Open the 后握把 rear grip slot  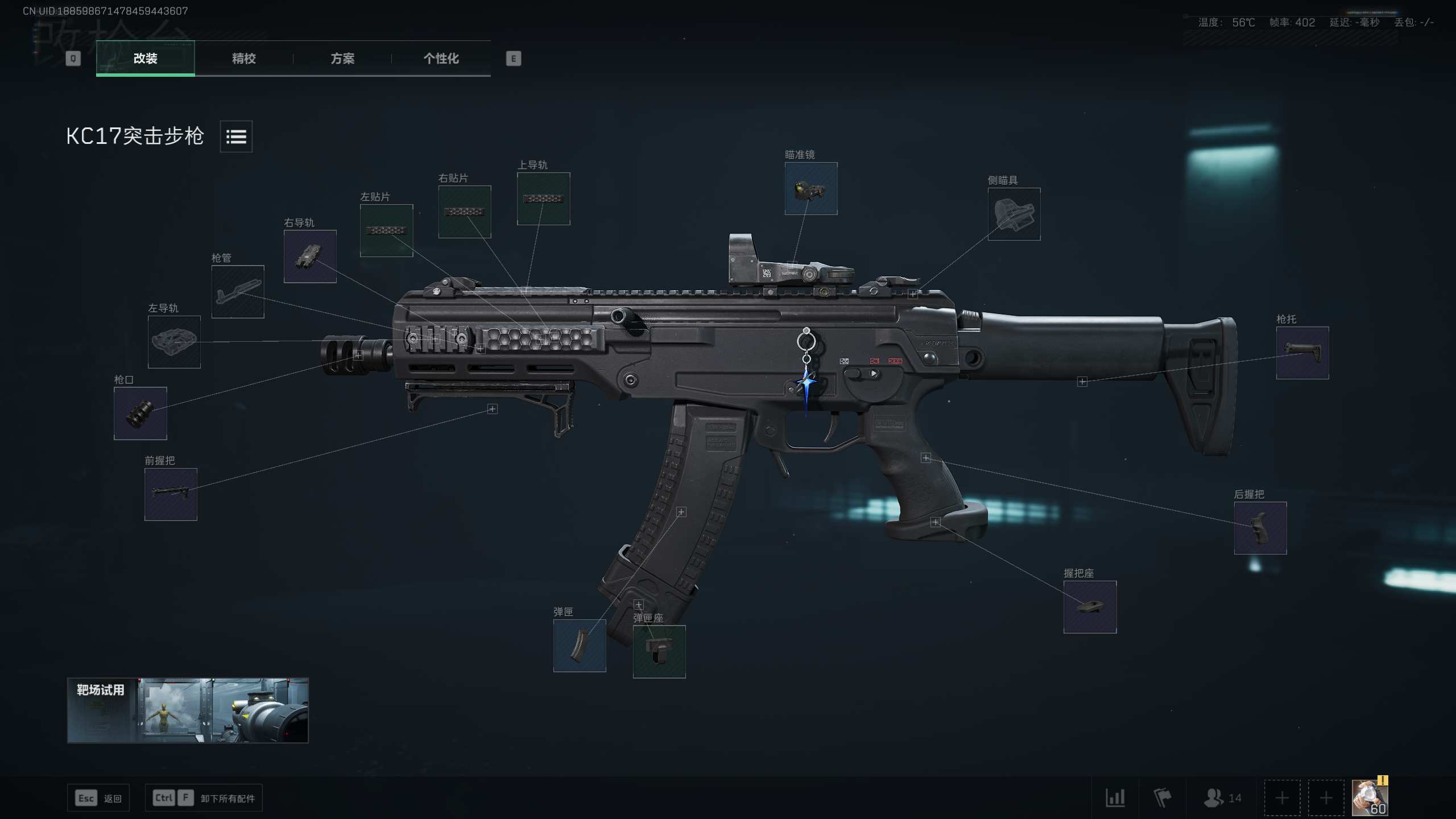(1260, 527)
